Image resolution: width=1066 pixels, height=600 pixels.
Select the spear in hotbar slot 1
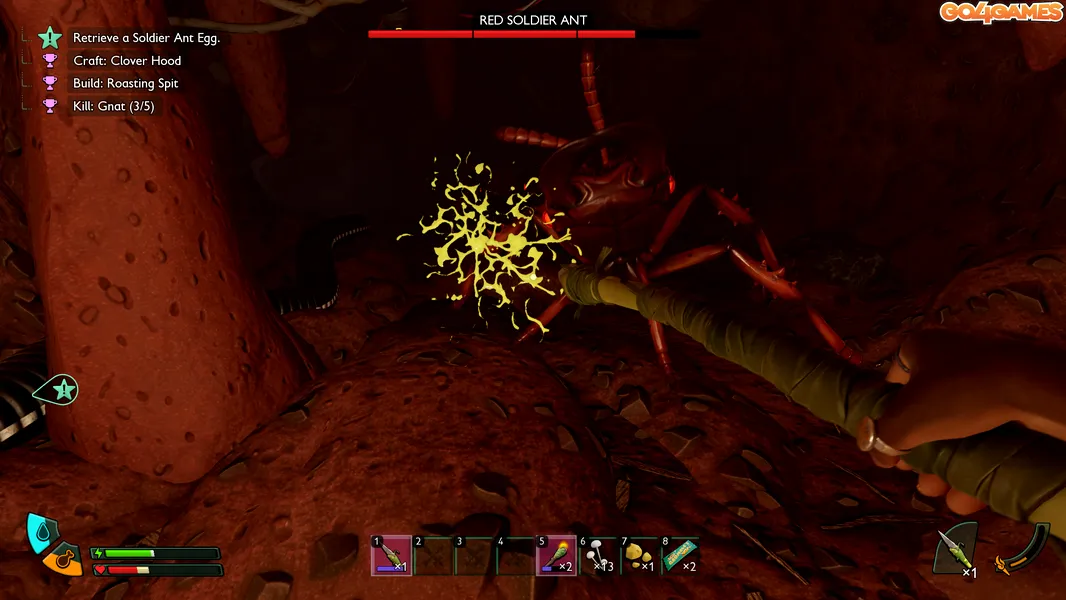click(x=391, y=556)
